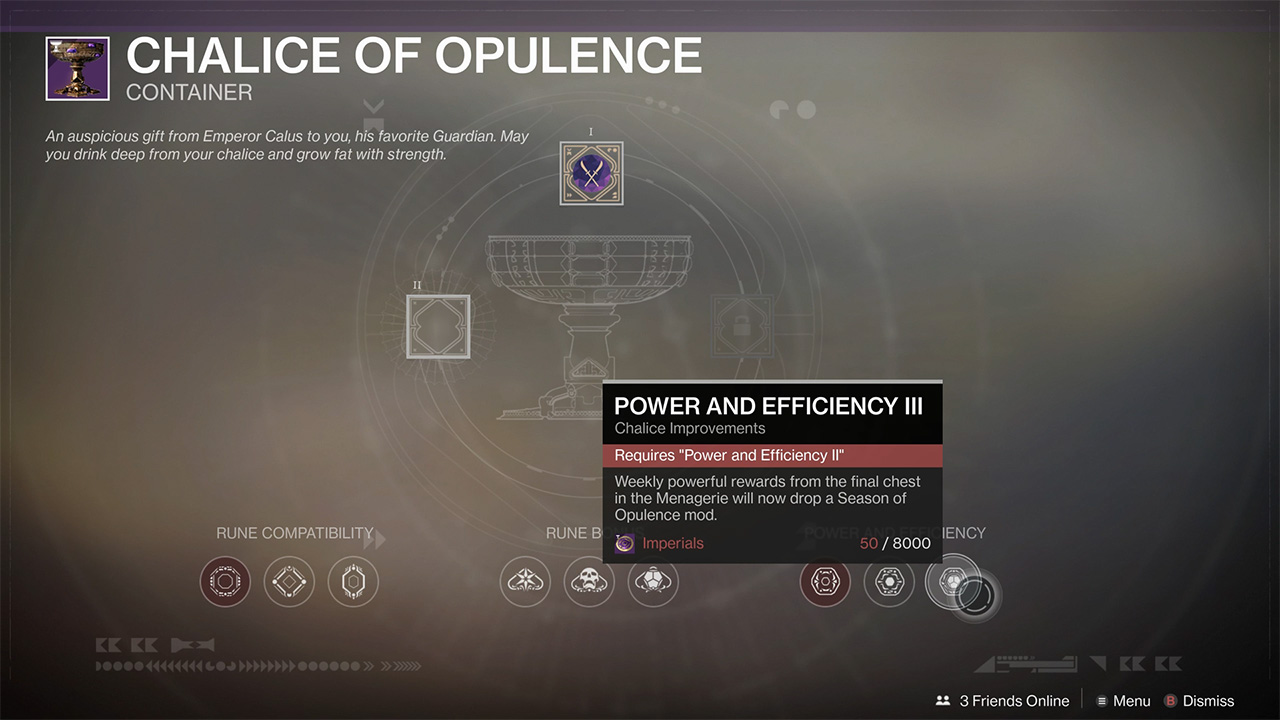1280x720 pixels.
Task: Open the Menu from the bottom bar
Action: coord(1131,700)
